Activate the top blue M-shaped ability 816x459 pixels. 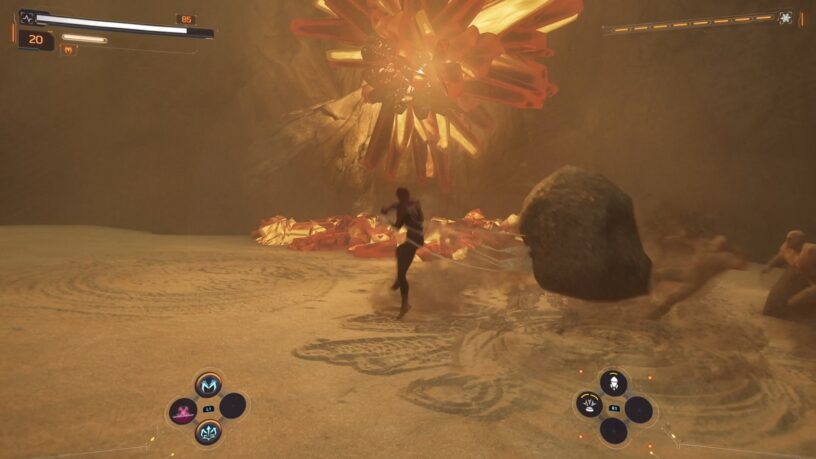(208, 385)
